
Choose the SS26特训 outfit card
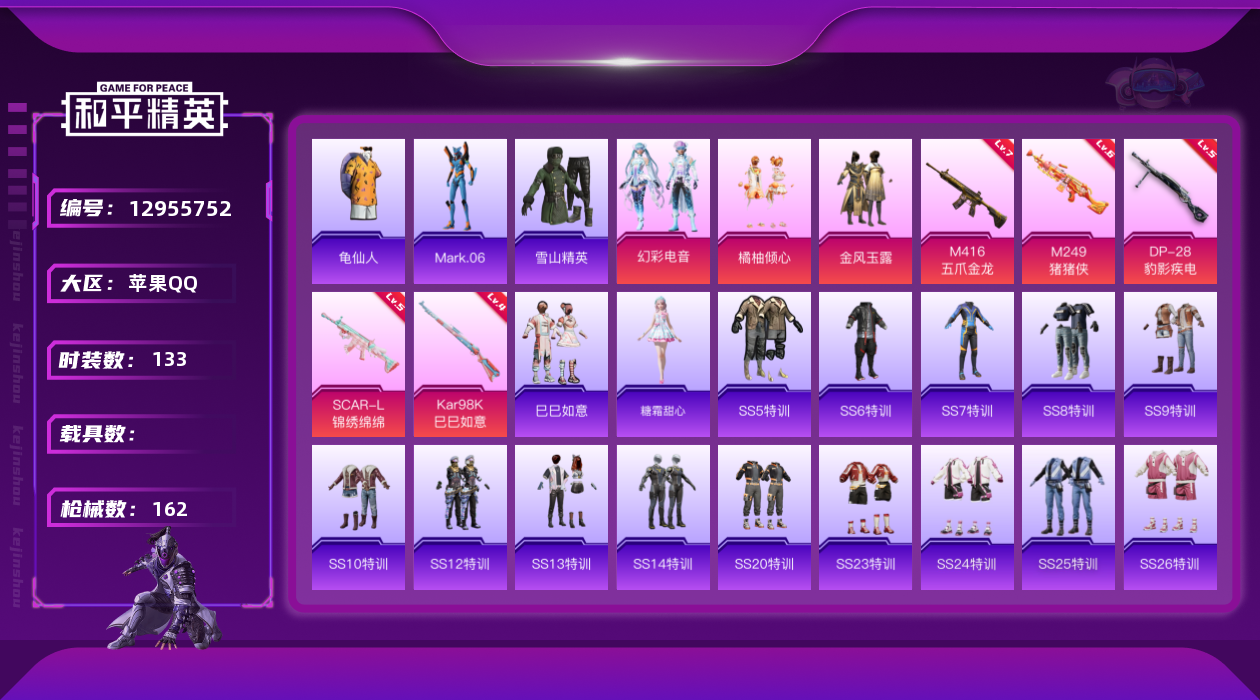pyautogui.click(x=1170, y=517)
